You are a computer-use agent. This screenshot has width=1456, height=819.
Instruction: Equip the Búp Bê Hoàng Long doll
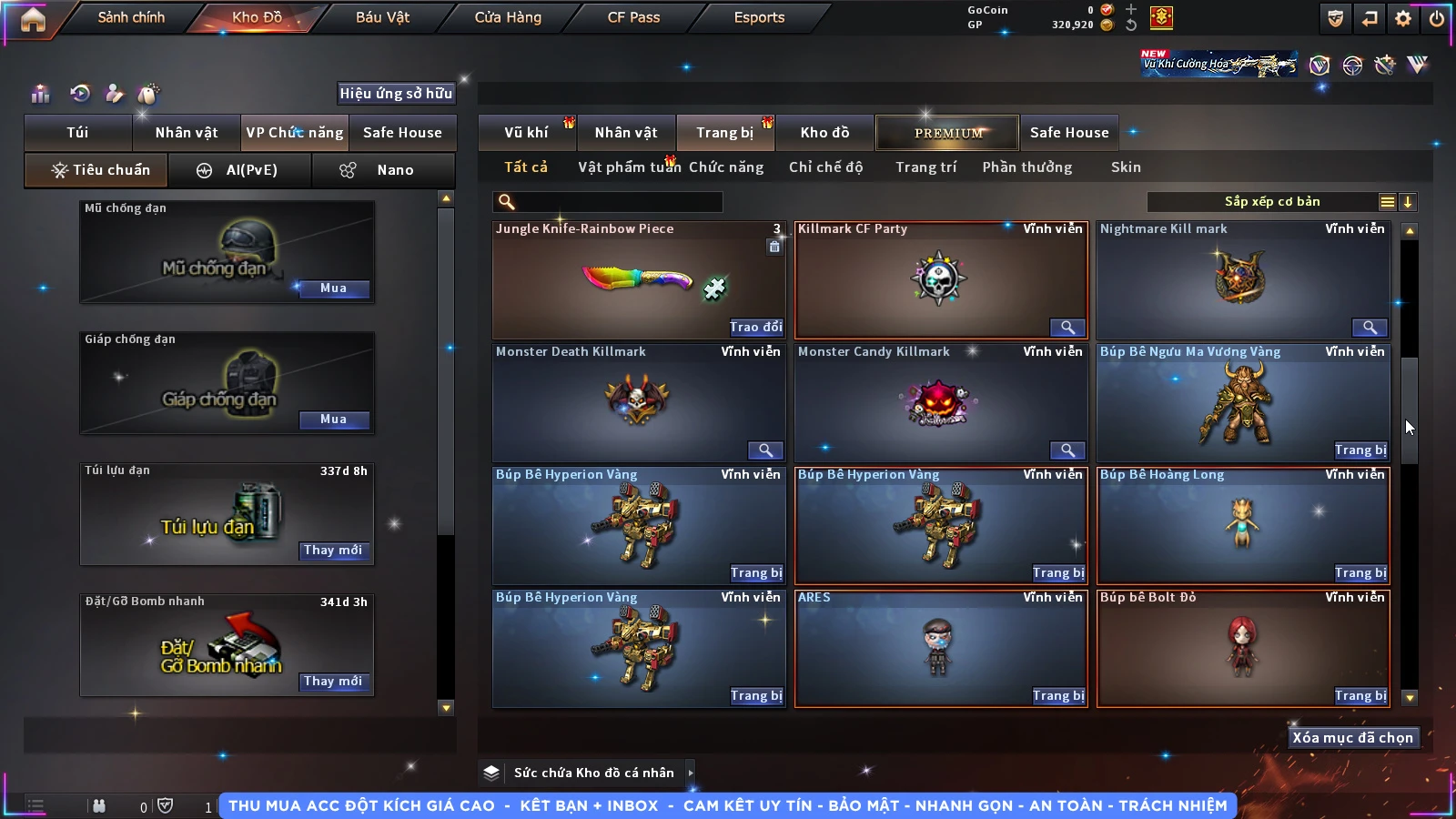(x=1360, y=573)
